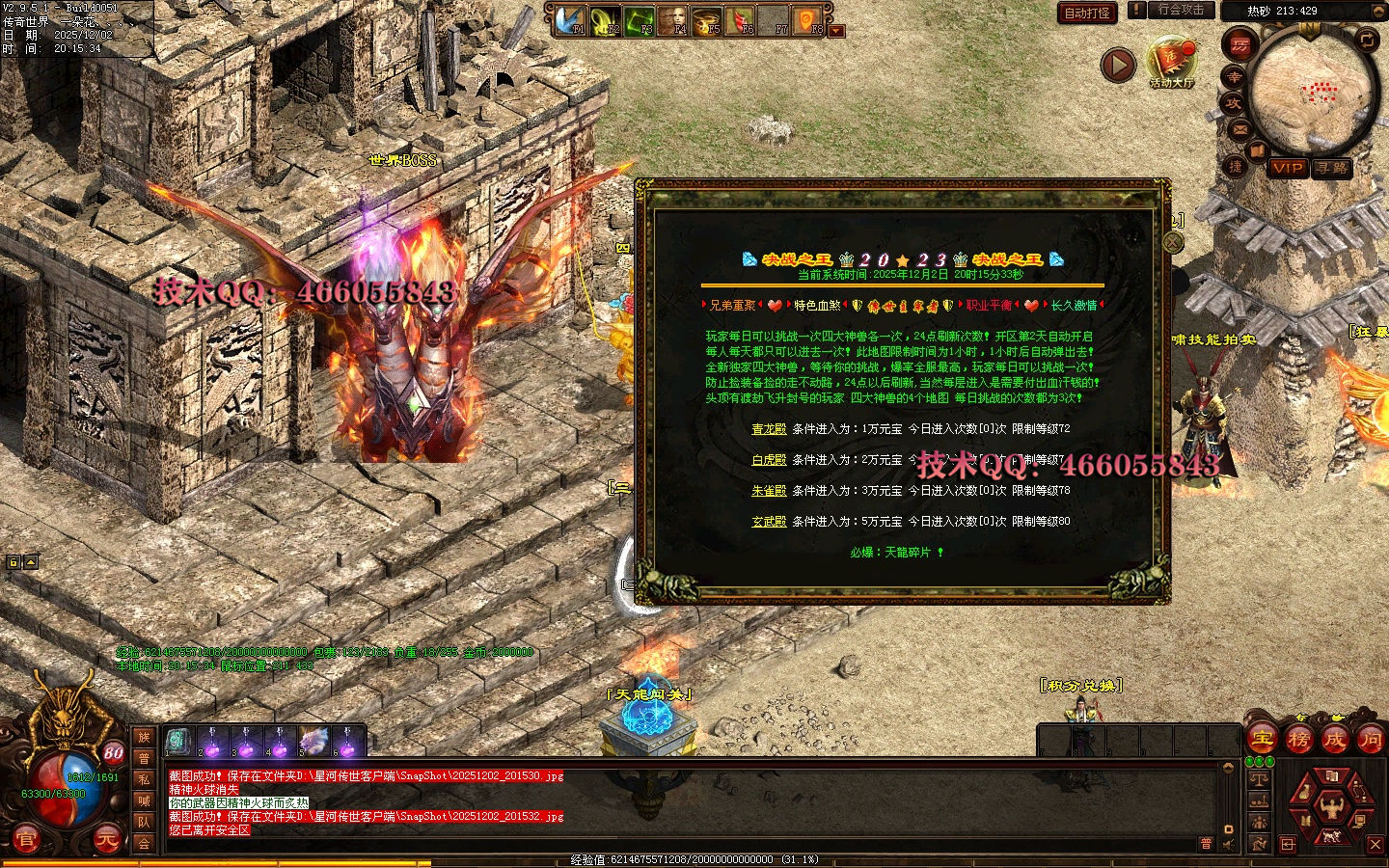Open the mail envelope icon
Image resolution: width=1389 pixels, height=868 pixels.
pos(1239,129)
